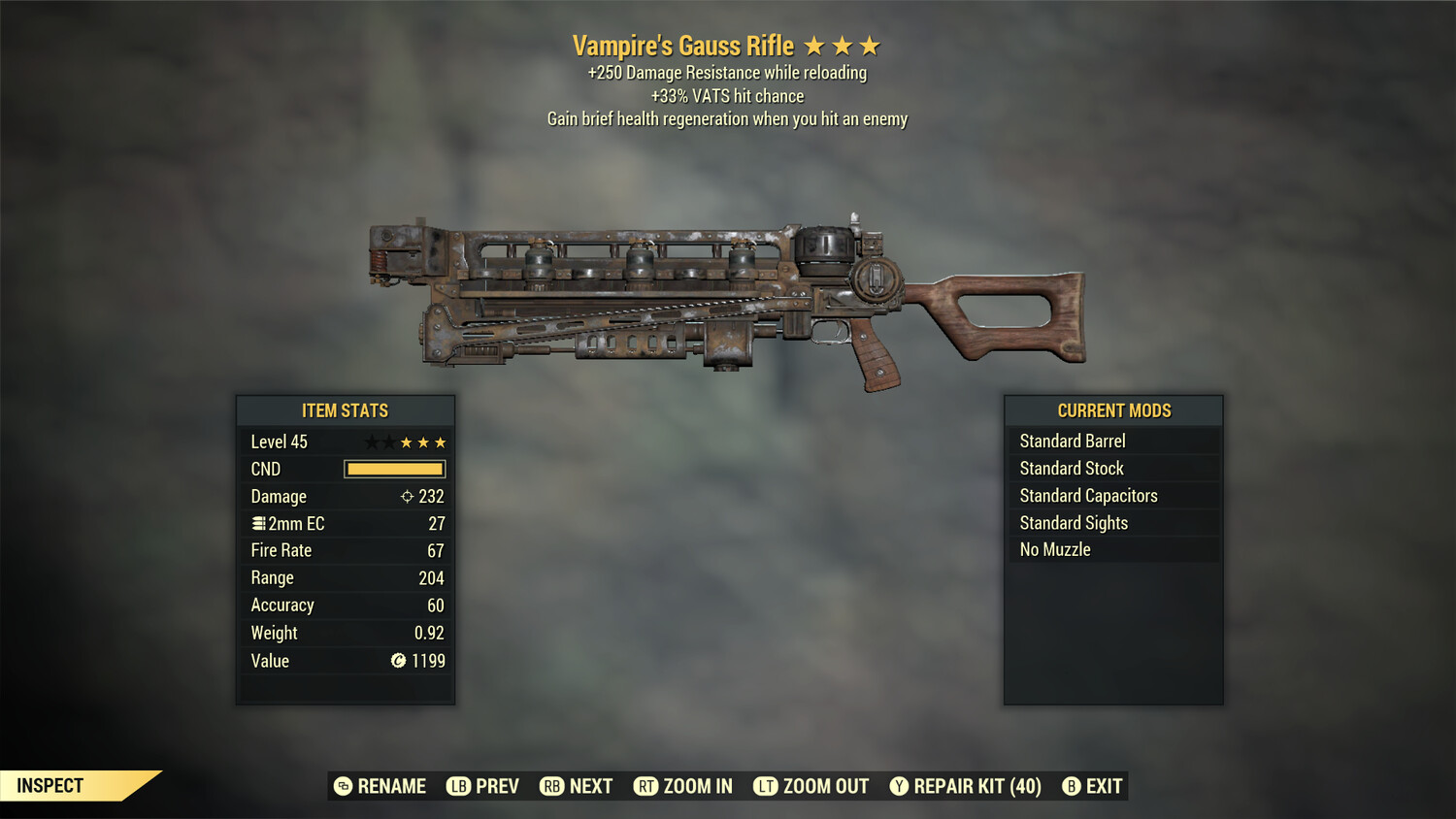Image resolution: width=1456 pixels, height=819 pixels.
Task: Click the caps icon next to Value 1199
Action: click(396, 661)
